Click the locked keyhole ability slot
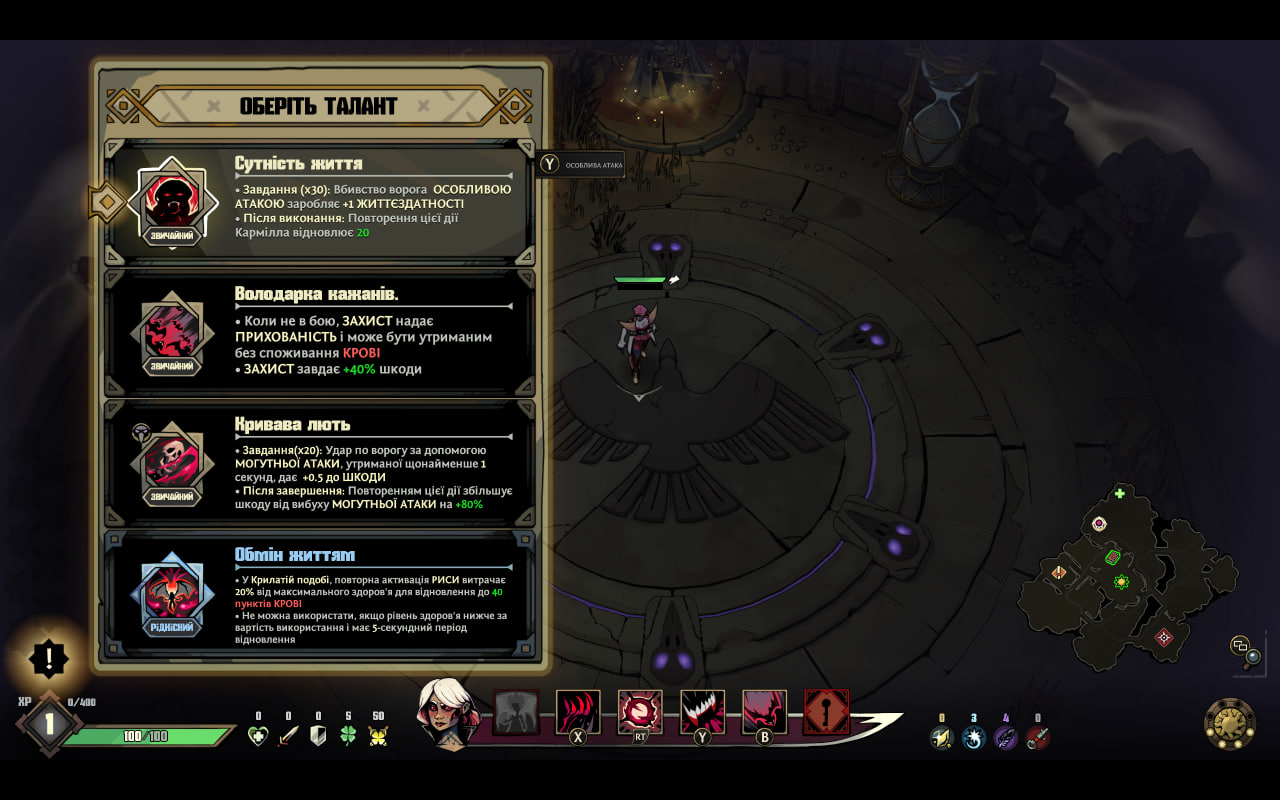This screenshot has width=1280, height=800. 826,711
